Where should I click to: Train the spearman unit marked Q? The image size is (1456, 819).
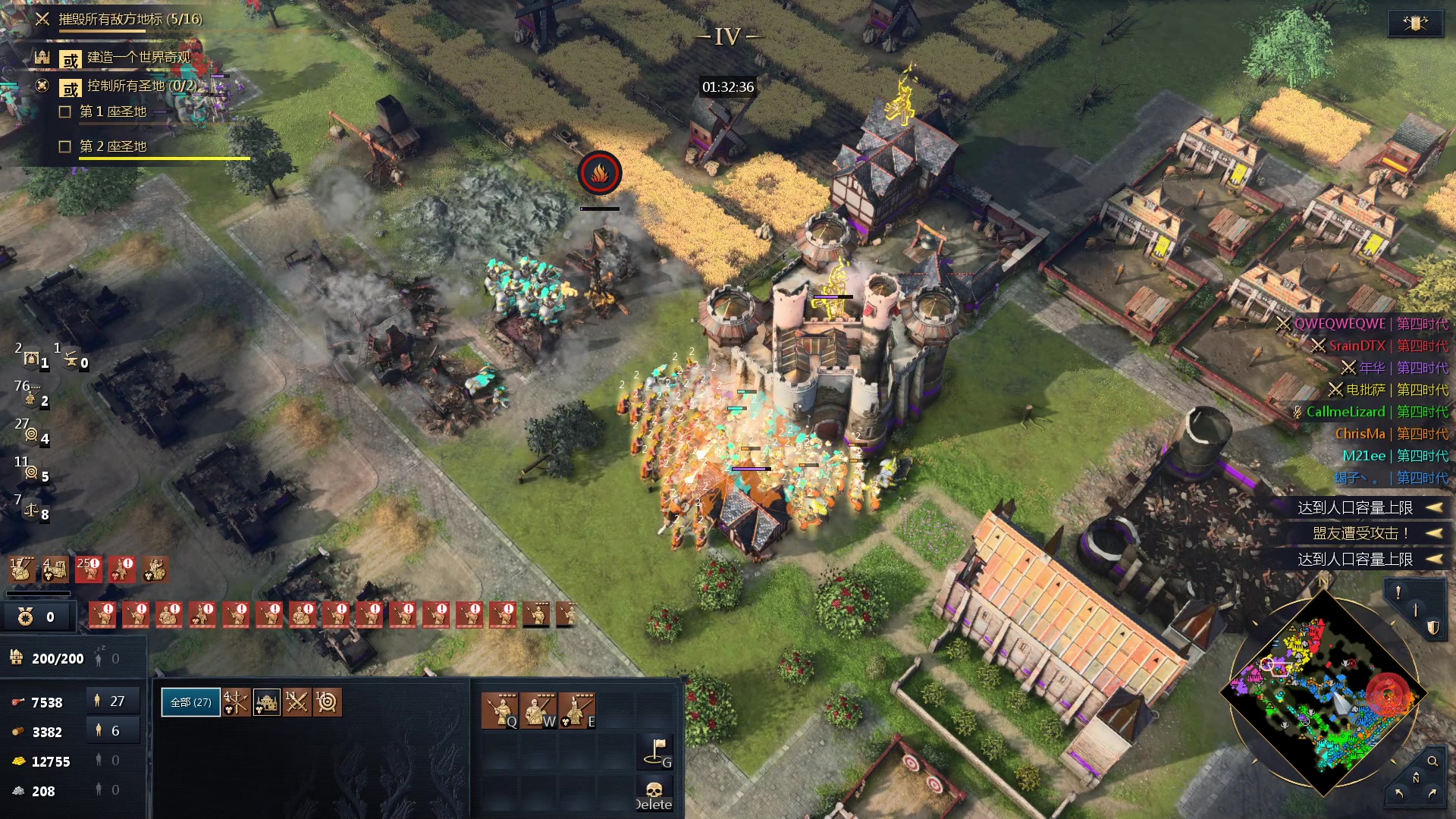tap(500, 711)
